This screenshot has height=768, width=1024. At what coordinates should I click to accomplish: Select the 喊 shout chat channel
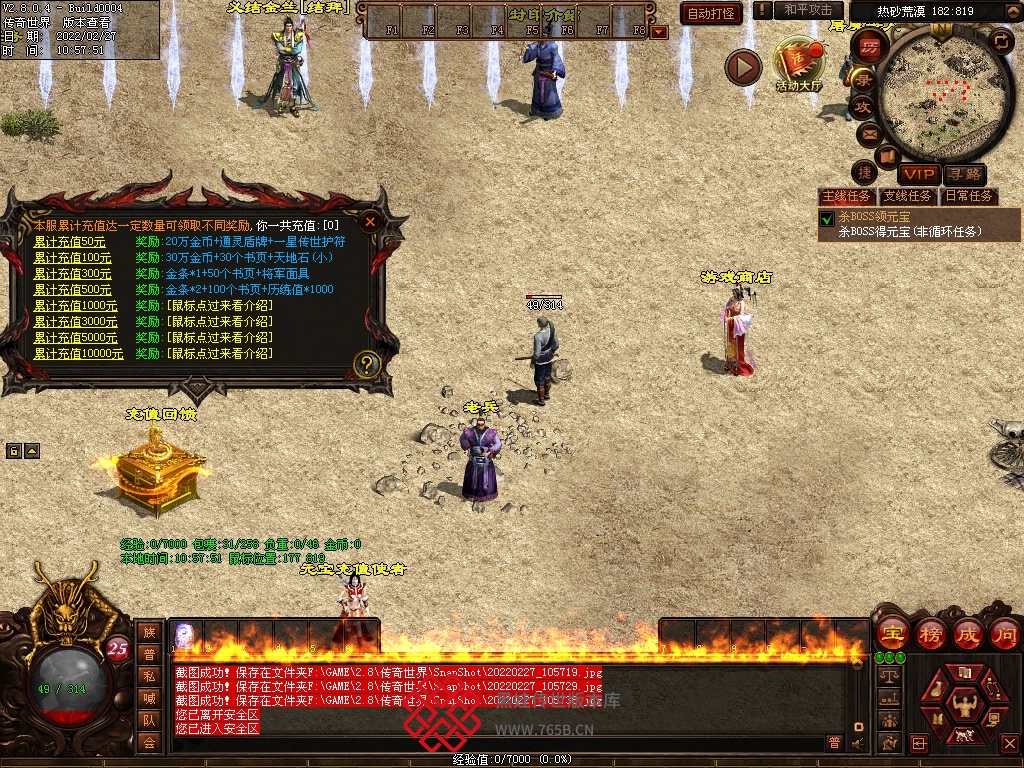(149, 698)
